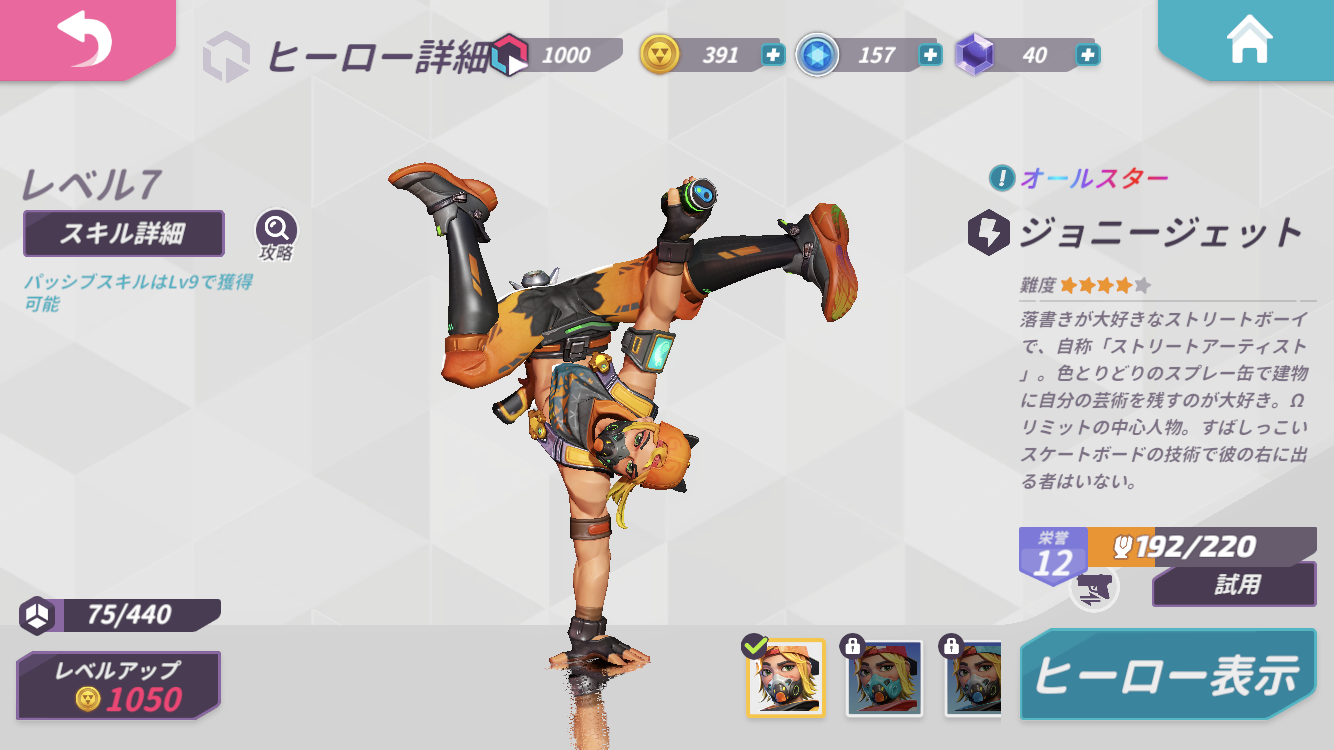The width and height of the screenshot is (1334, 750).
Task: Select the partially visible third locked skin
Action: pos(973,678)
